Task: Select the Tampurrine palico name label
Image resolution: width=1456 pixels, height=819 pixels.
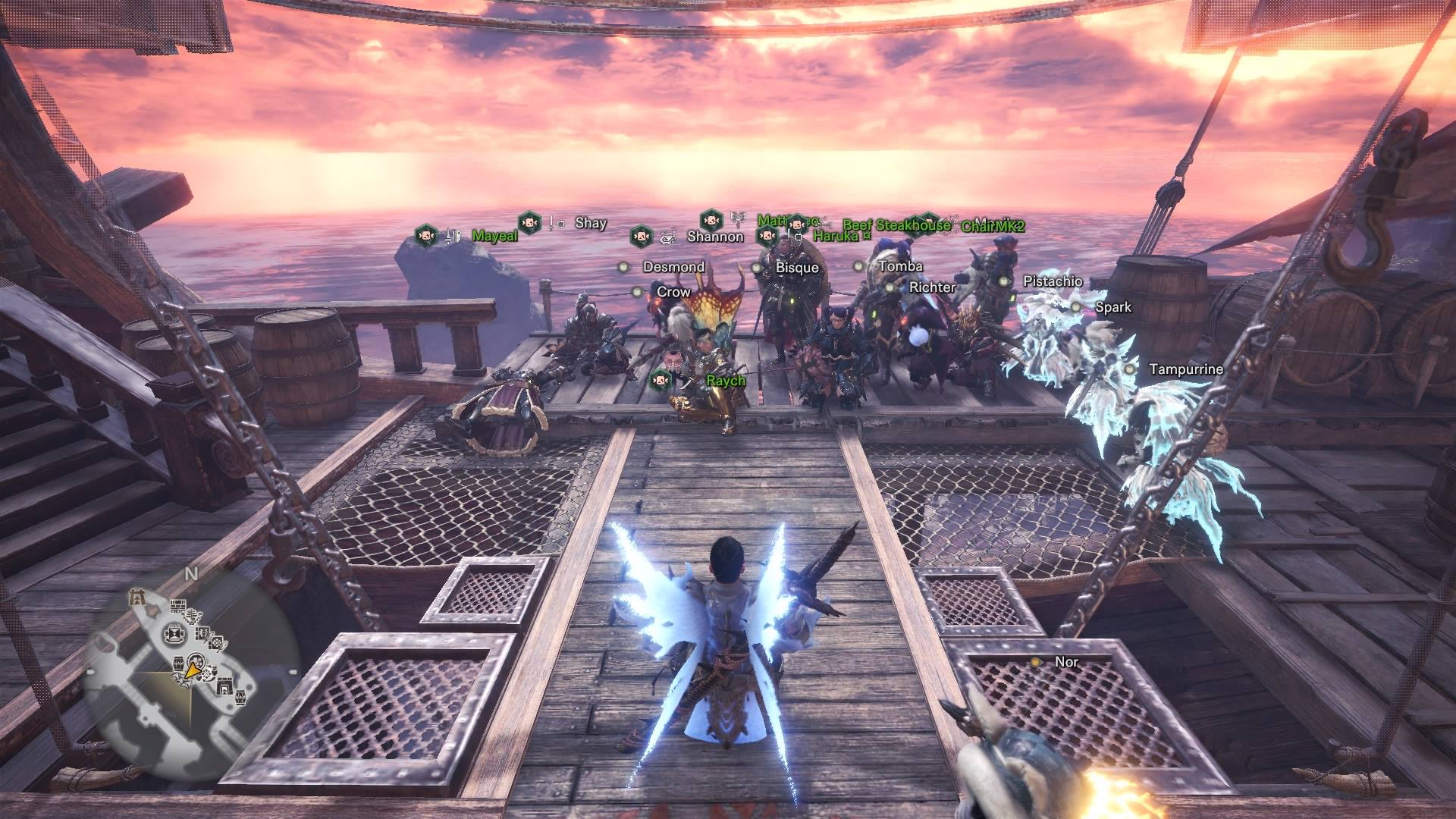Action: click(x=1185, y=369)
